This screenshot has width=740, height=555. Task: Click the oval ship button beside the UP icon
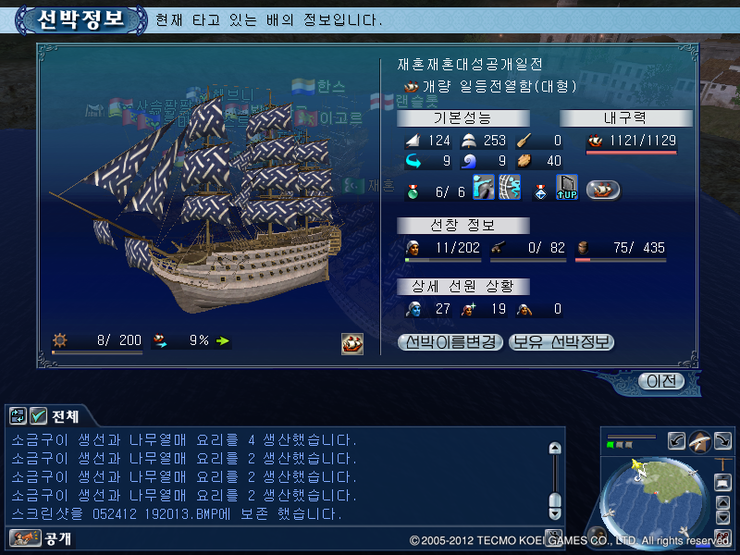pos(603,188)
